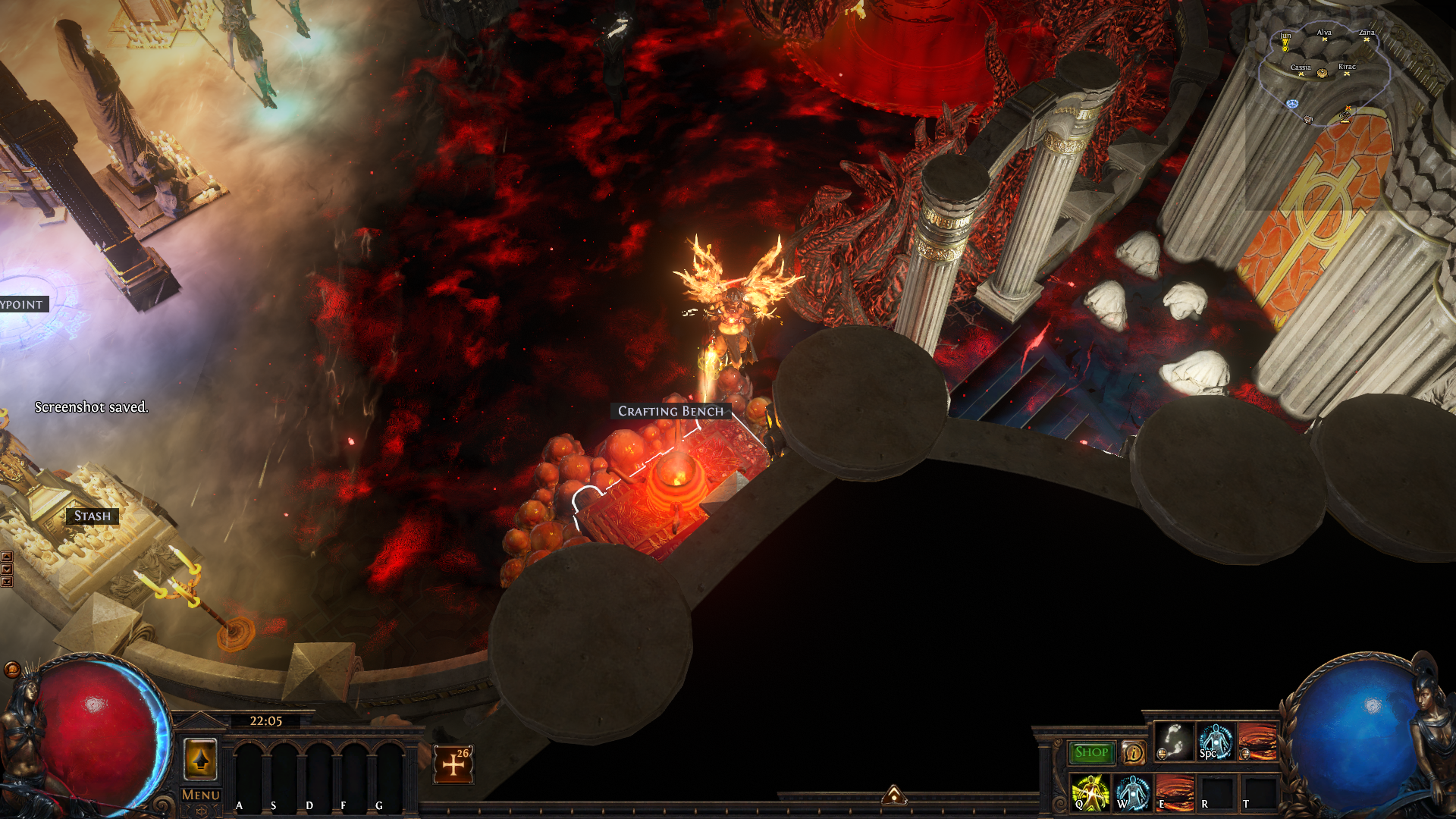This screenshot has width=1456, height=819.
Task: Use the lava skill bound to E
Action: coord(1175,793)
